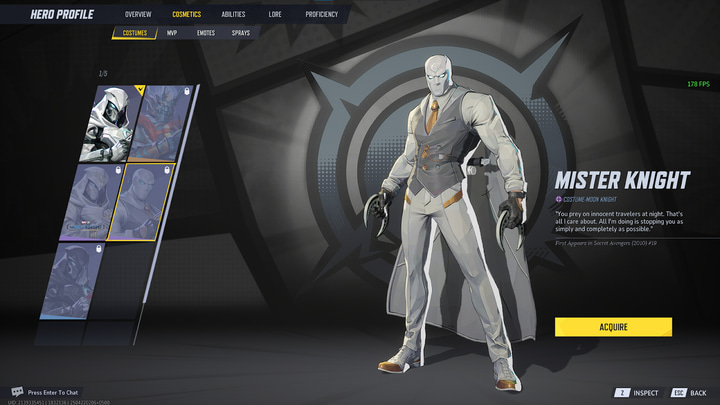The width and height of the screenshot is (720, 405).
Task: Switch to the Emotes sub-tab
Action: click(x=205, y=33)
